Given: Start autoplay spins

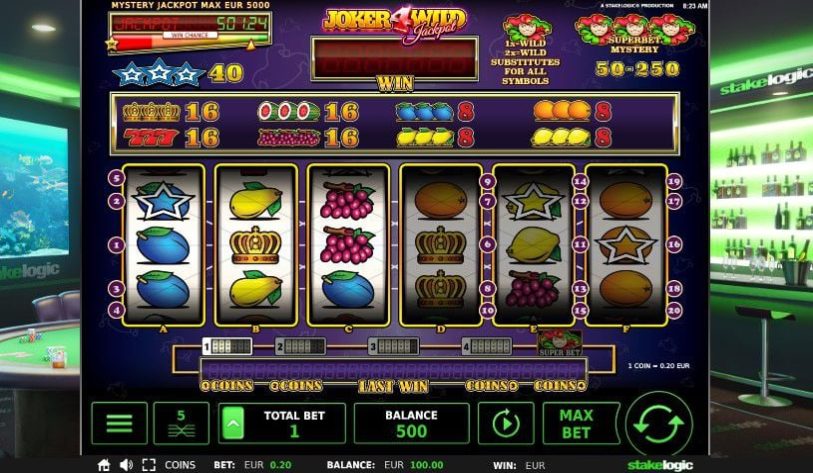Looking at the screenshot, I should 506,423.
